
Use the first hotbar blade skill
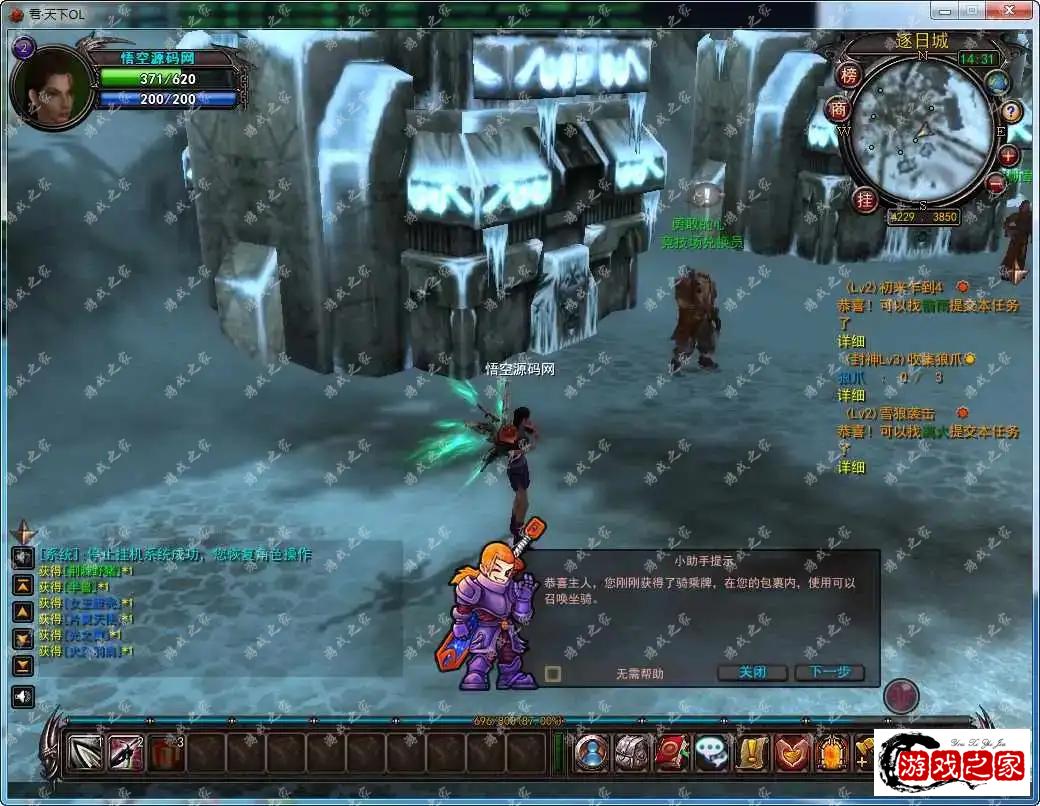tap(86, 753)
